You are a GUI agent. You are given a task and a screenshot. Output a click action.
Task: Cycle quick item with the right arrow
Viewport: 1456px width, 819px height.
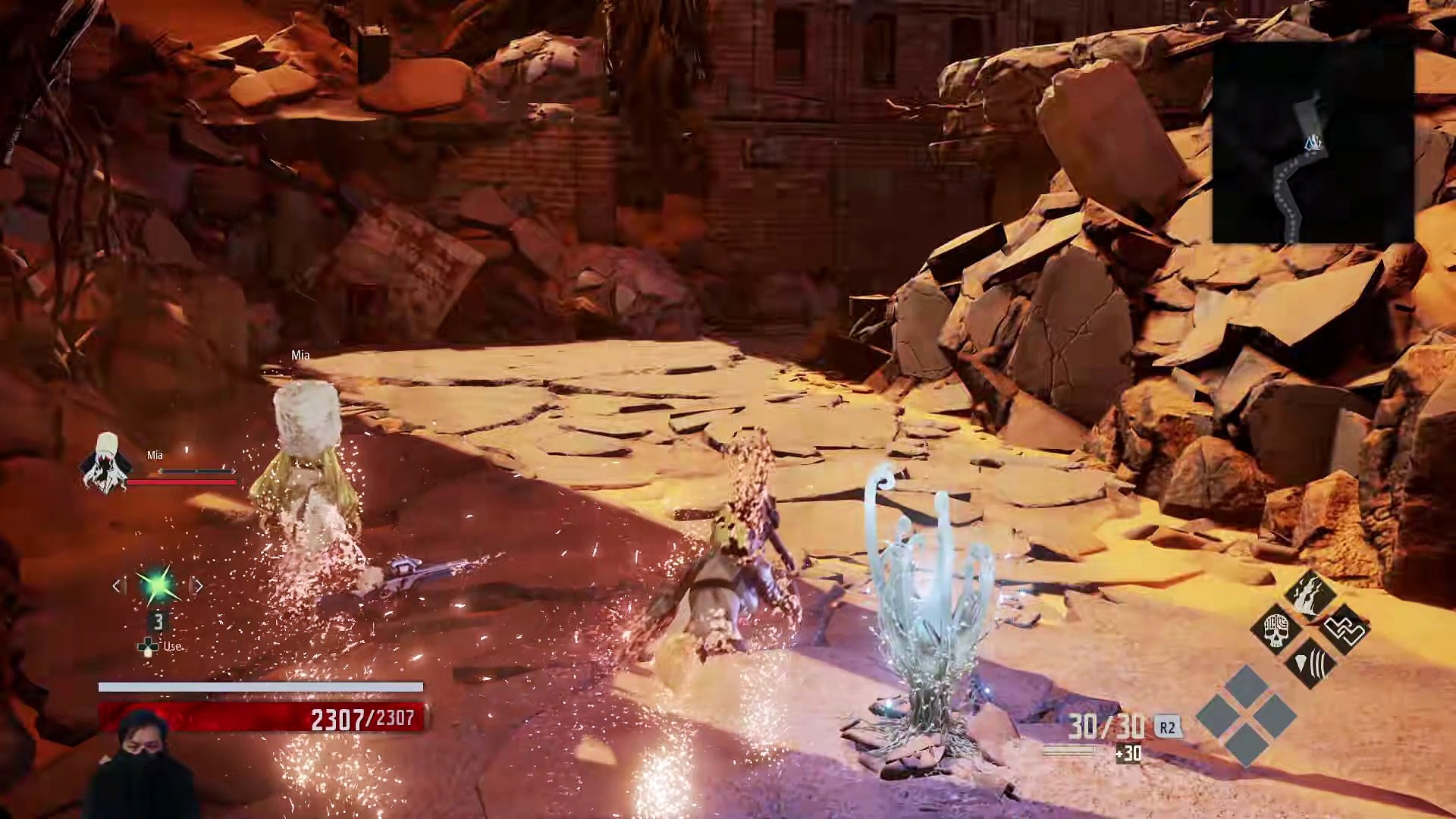click(197, 585)
